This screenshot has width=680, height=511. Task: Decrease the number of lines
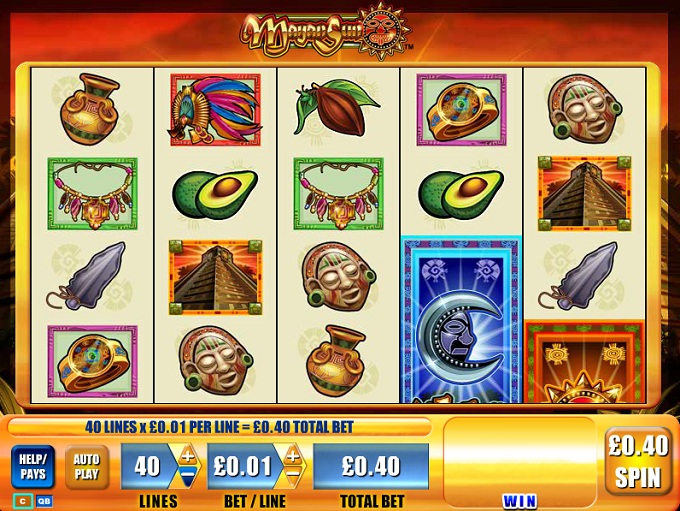(186, 476)
